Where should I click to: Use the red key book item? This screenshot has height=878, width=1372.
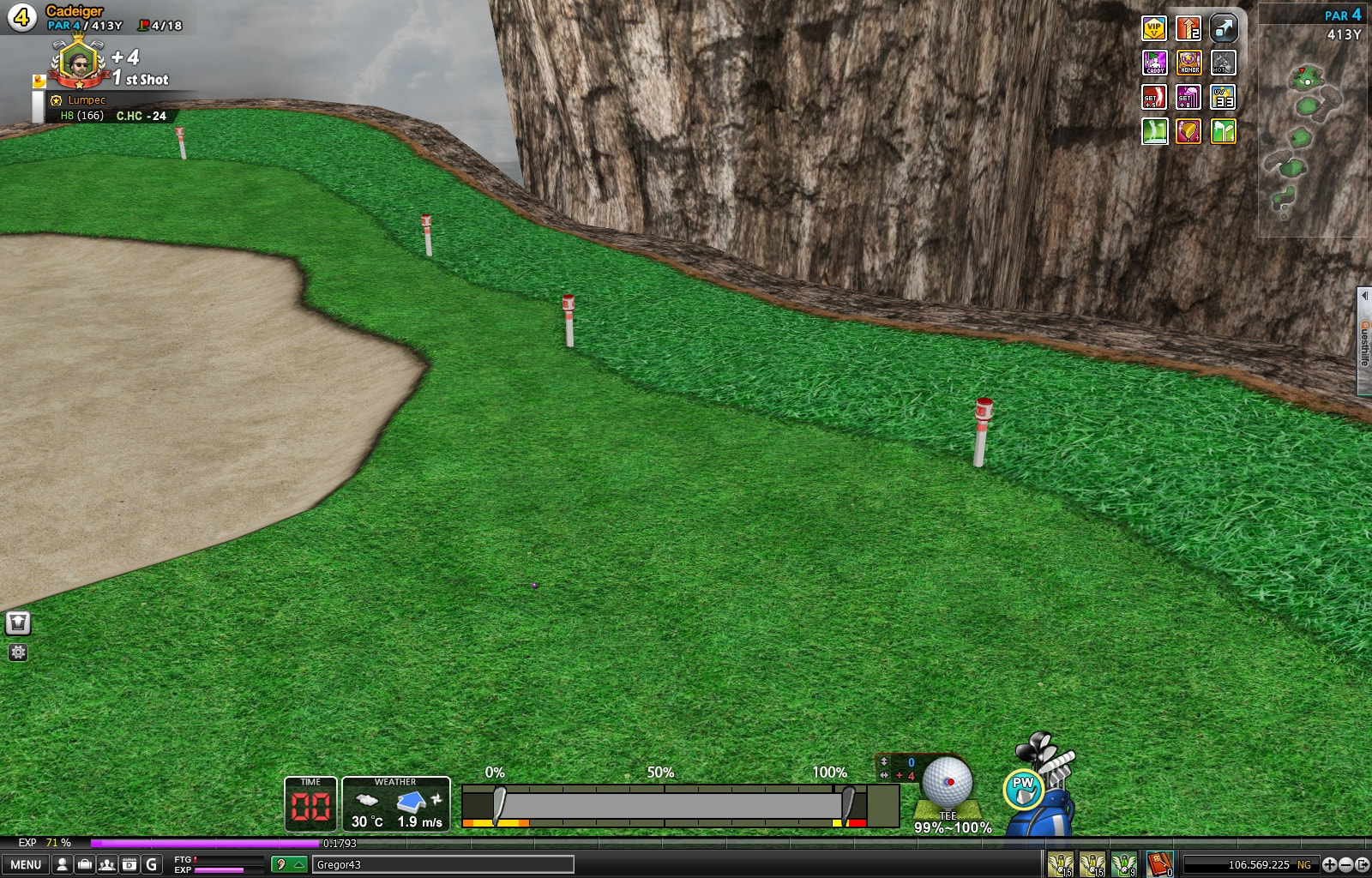[x=1159, y=864]
